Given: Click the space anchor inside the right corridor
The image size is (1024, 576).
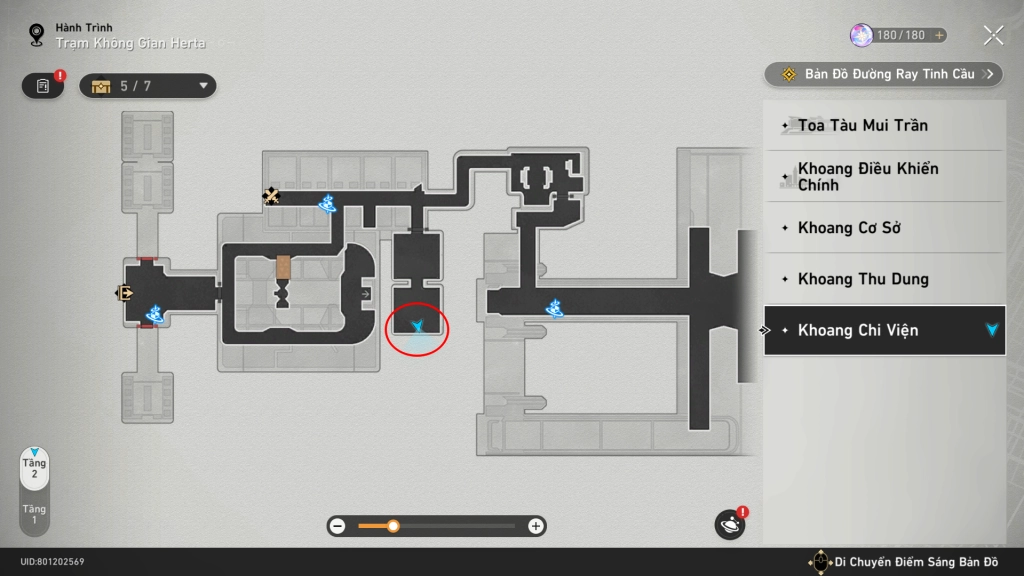Looking at the screenshot, I should click(556, 309).
